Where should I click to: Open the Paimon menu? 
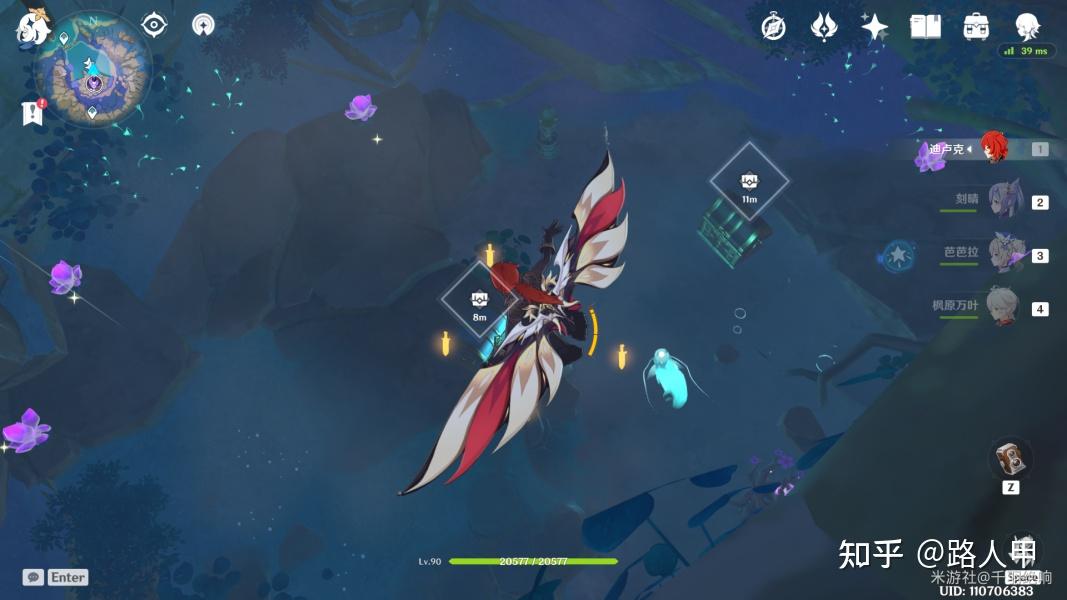(x=30, y=27)
